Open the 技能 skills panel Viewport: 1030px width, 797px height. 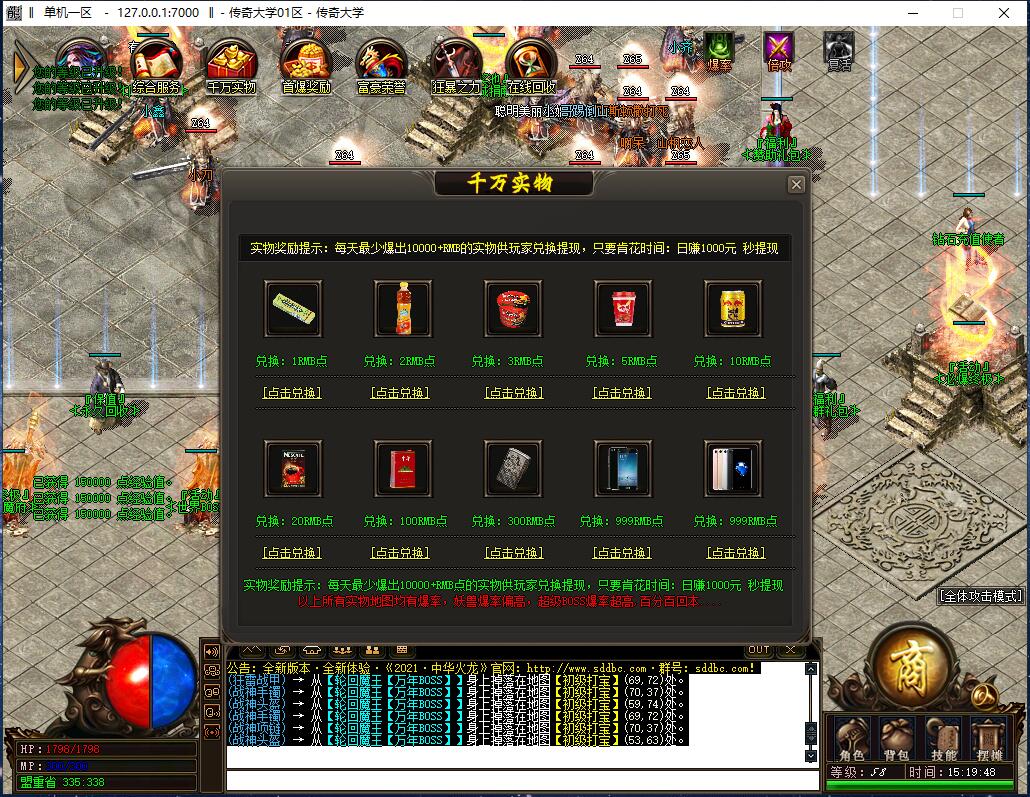943,741
